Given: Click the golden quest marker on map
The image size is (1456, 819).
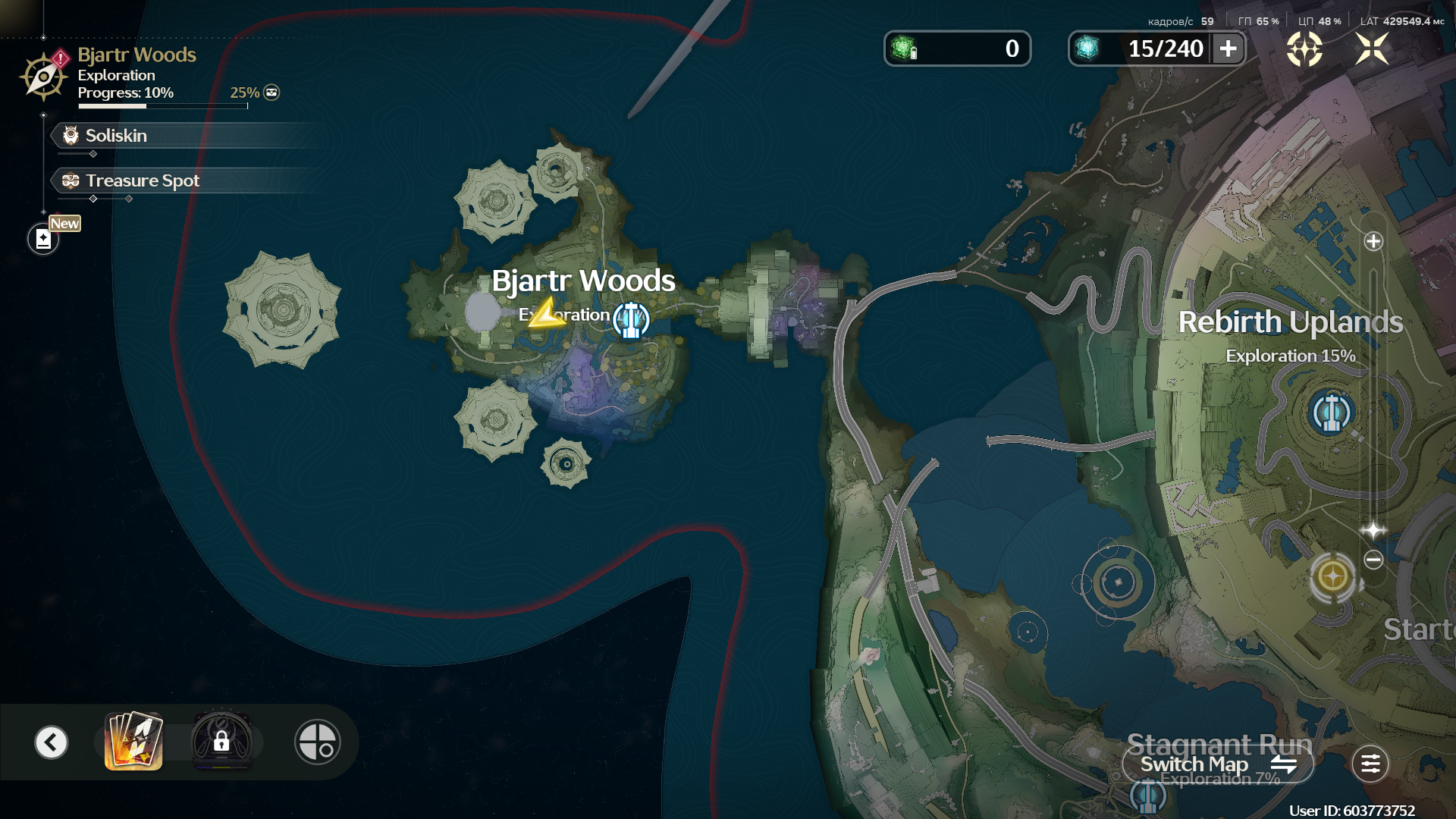Looking at the screenshot, I should point(1333,577).
